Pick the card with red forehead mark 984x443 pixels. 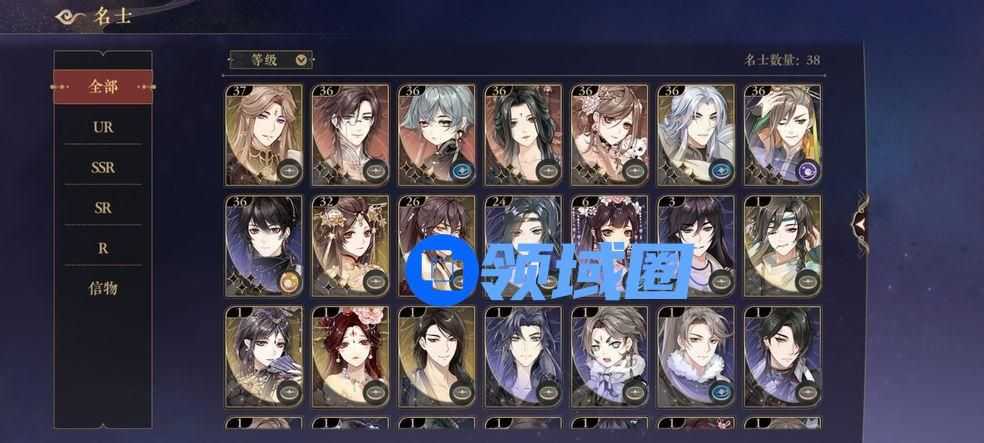coord(523,135)
